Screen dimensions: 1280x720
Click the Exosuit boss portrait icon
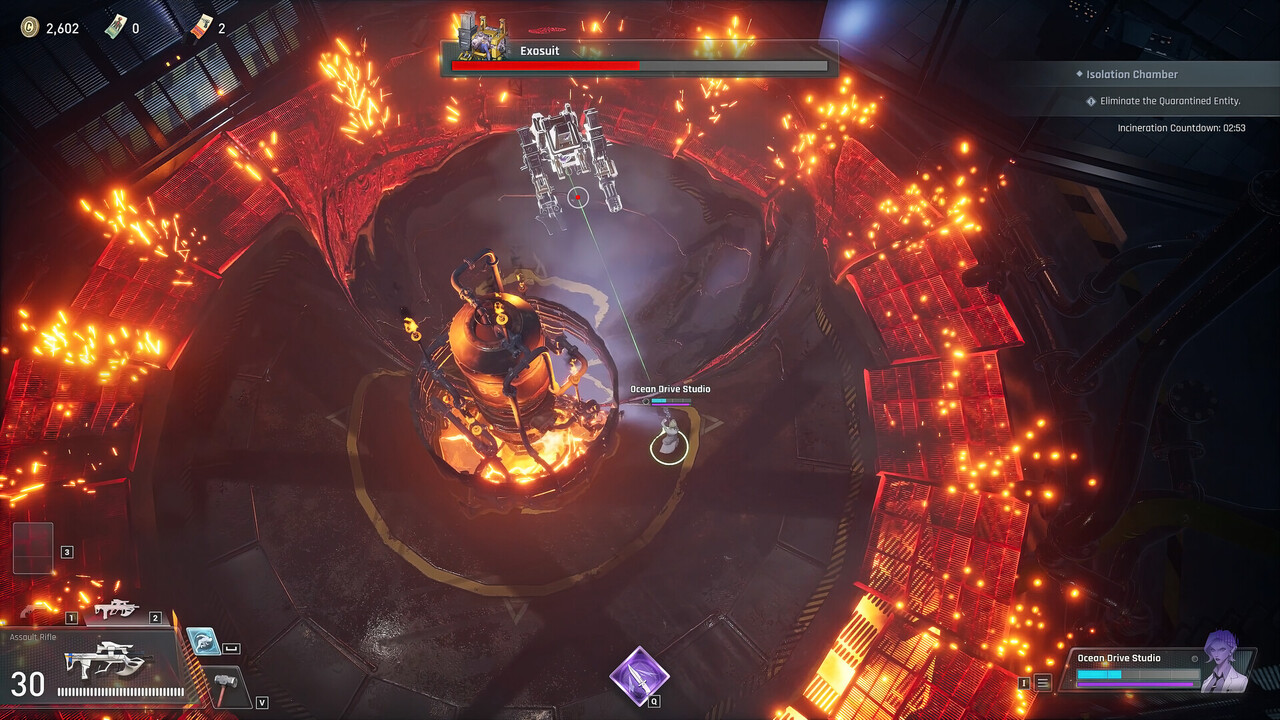(x=478, y=37)
